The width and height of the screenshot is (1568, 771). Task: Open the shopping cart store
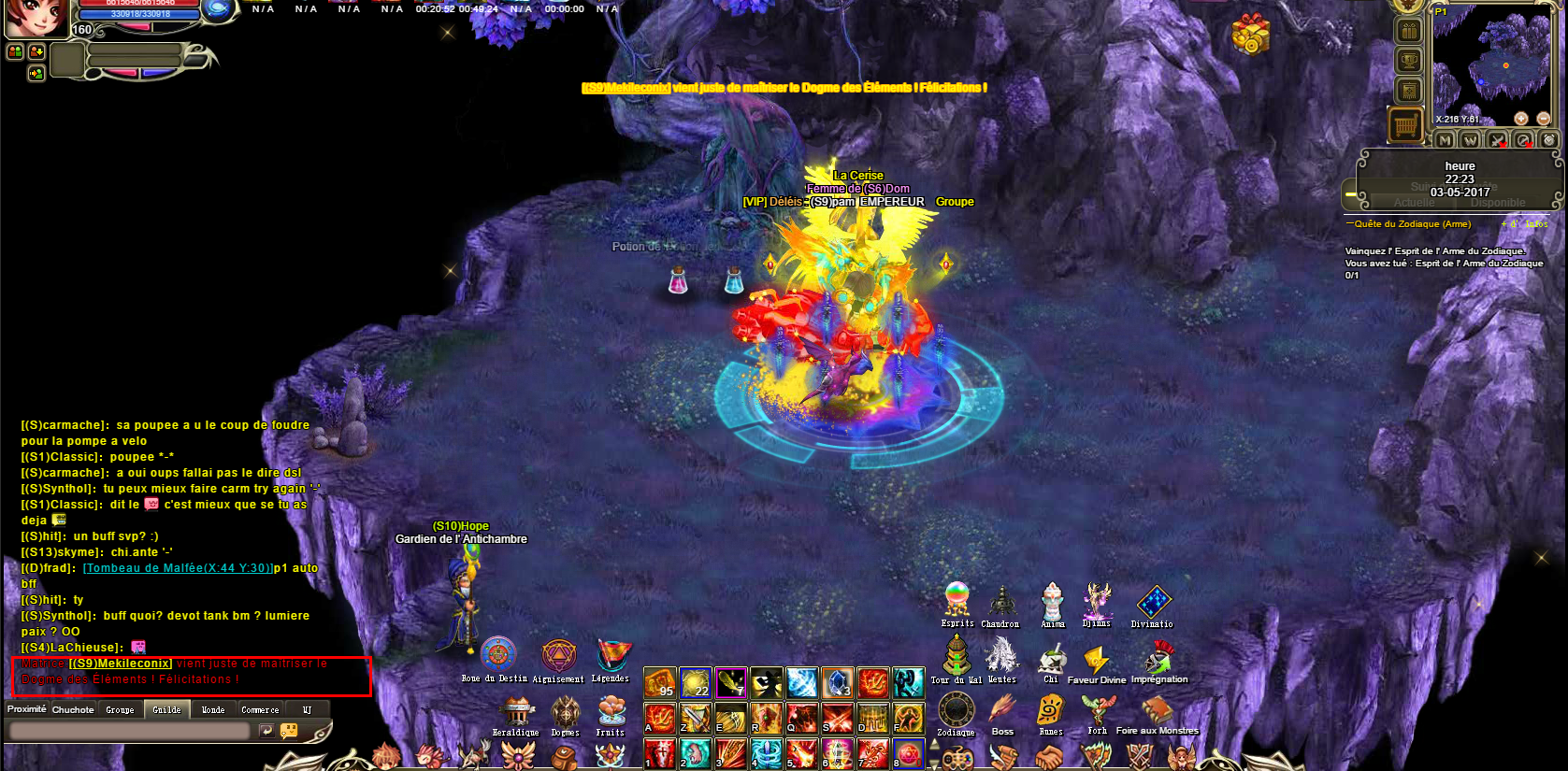(1406, 124)
